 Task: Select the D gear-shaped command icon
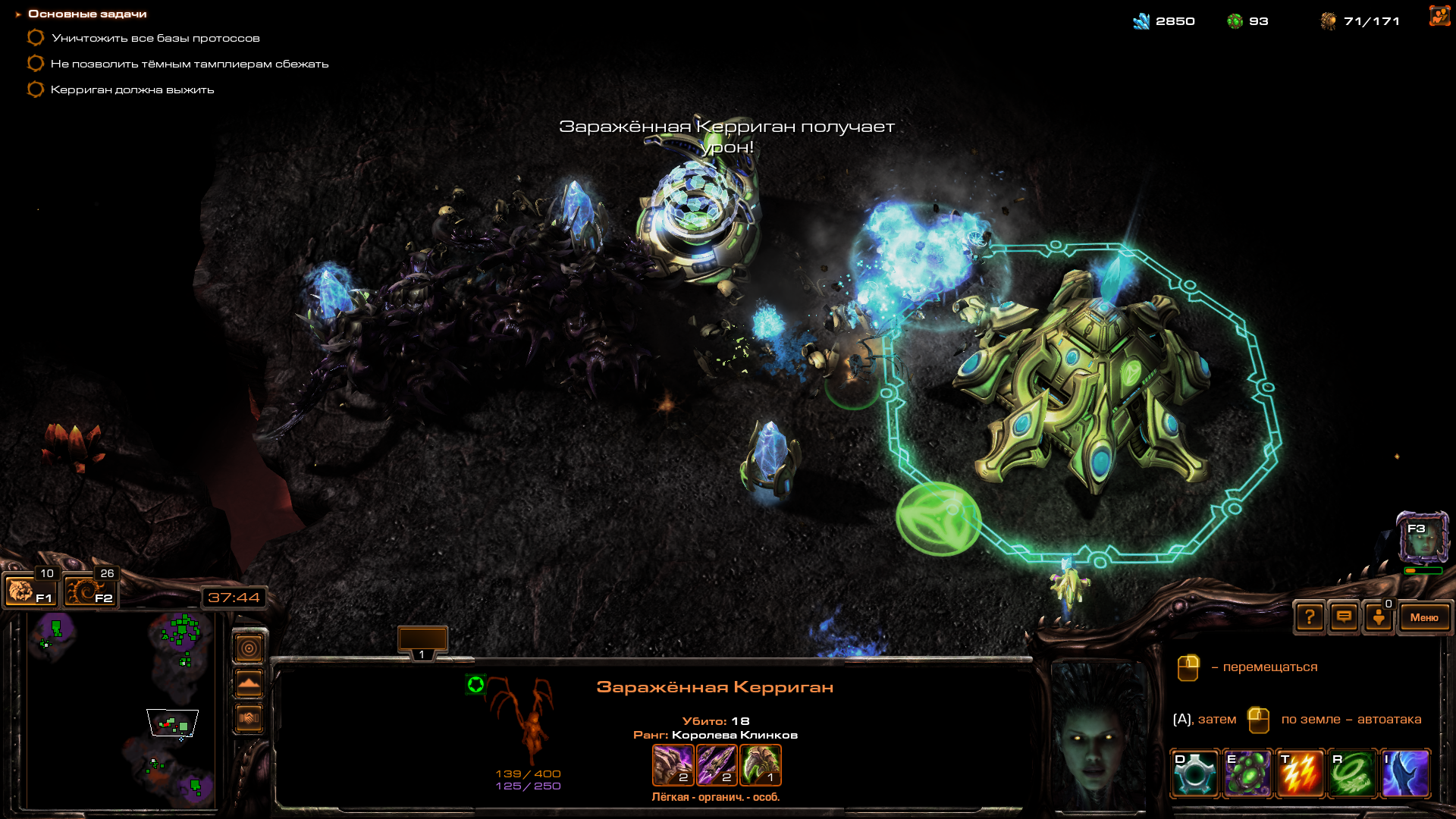(1194, 773)
